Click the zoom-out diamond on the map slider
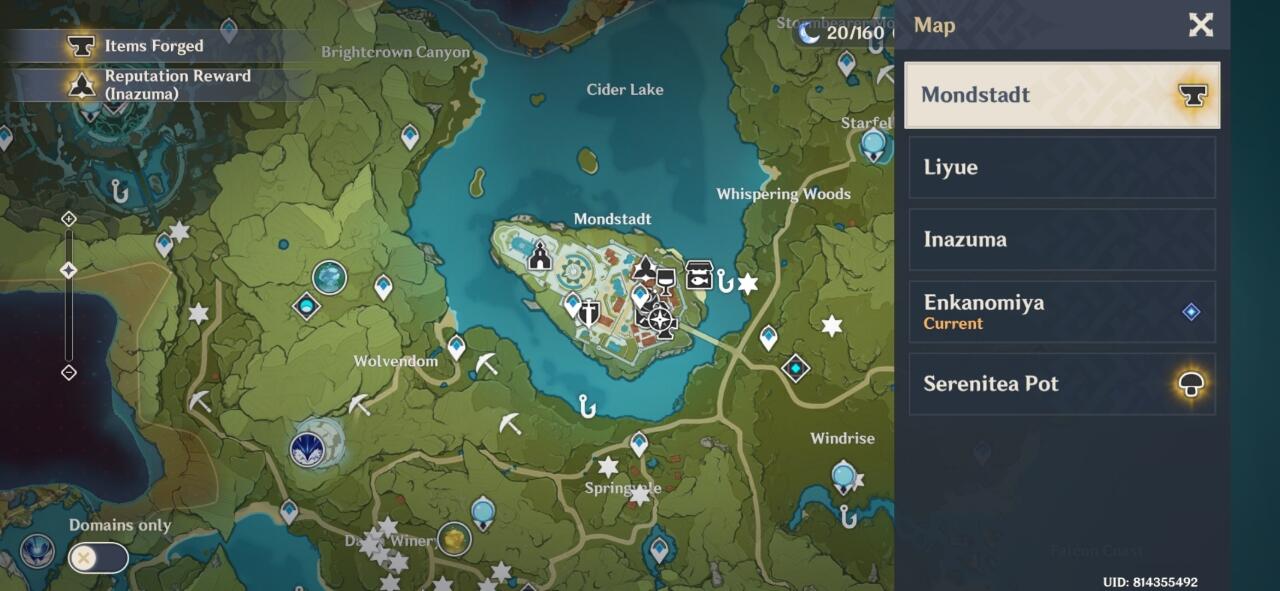 (x=69, y=373)
